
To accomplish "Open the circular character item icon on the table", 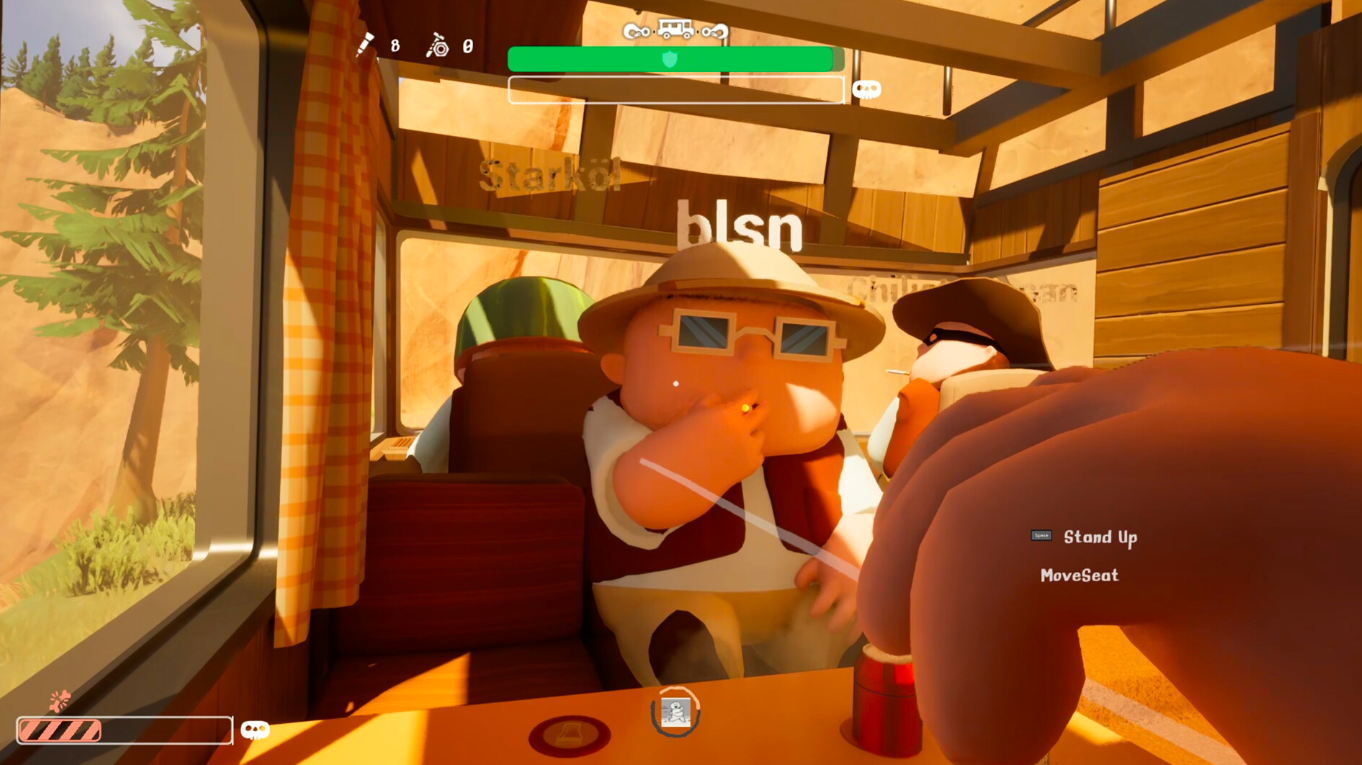I will [x=674, y=713].
